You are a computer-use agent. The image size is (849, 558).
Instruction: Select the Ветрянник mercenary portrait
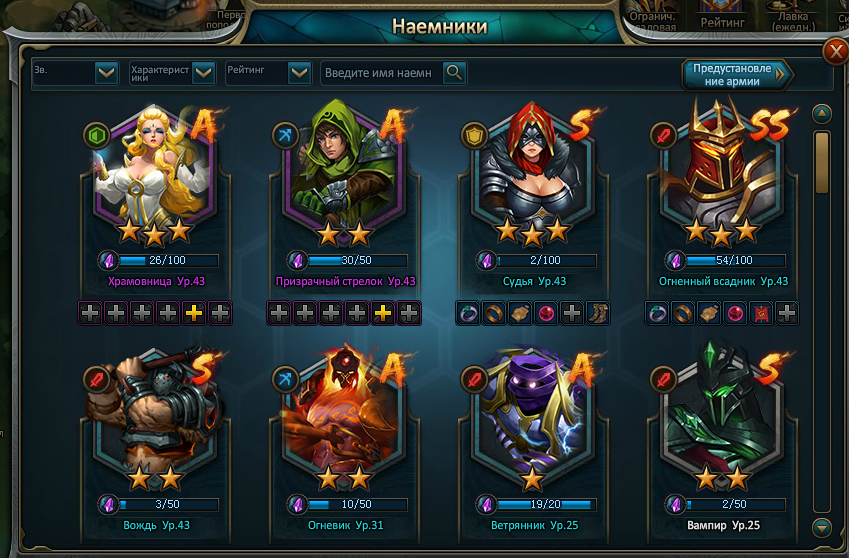pos(530,415)
